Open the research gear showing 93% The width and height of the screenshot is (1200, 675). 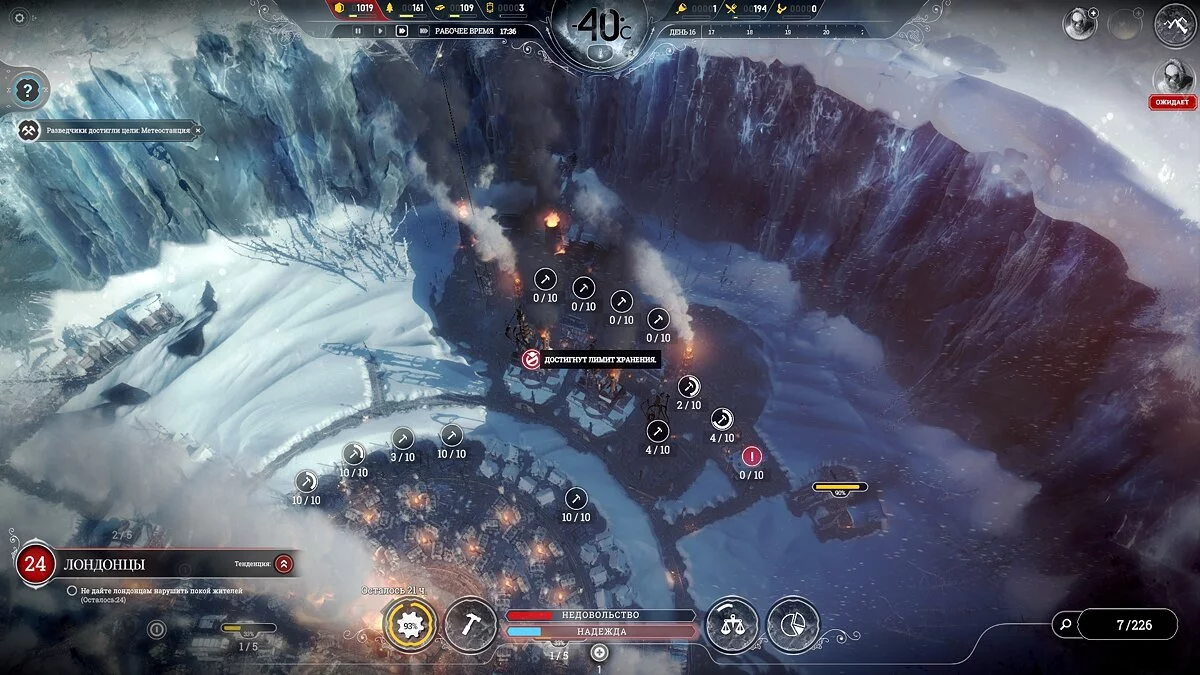[x=409, y=626]
